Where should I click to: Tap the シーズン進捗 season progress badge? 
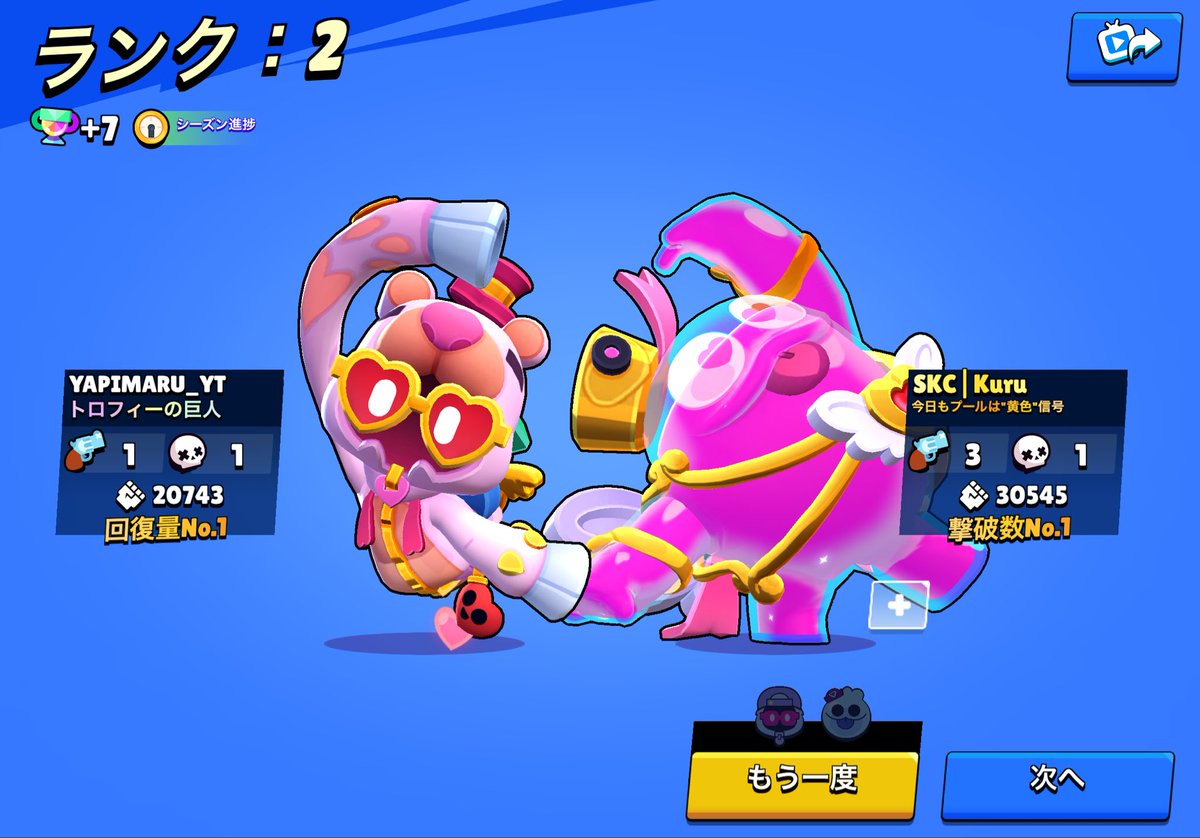point(195,127)
